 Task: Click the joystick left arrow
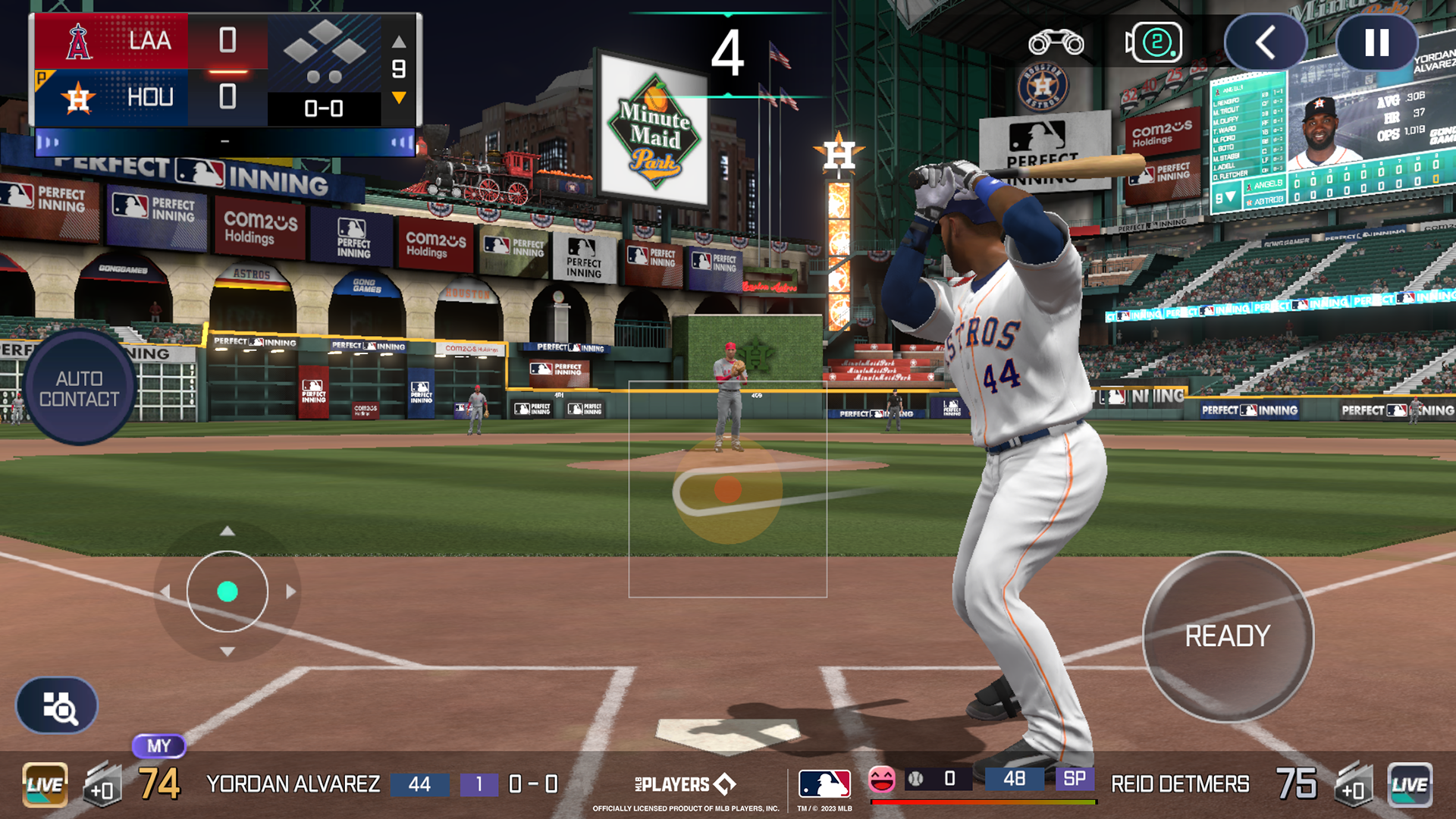[164, 591]
